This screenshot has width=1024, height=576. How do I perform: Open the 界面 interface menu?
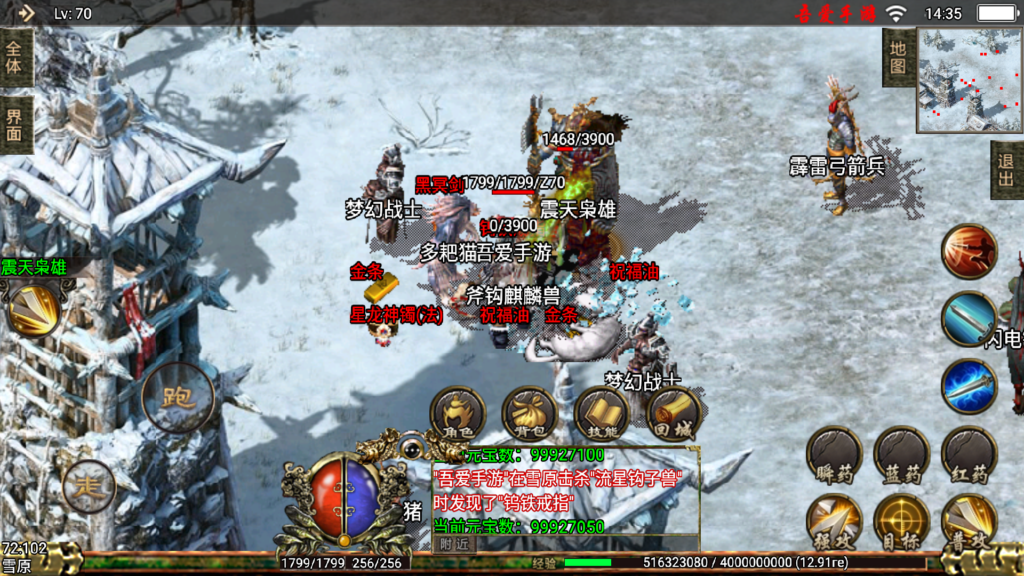(15, 125)
